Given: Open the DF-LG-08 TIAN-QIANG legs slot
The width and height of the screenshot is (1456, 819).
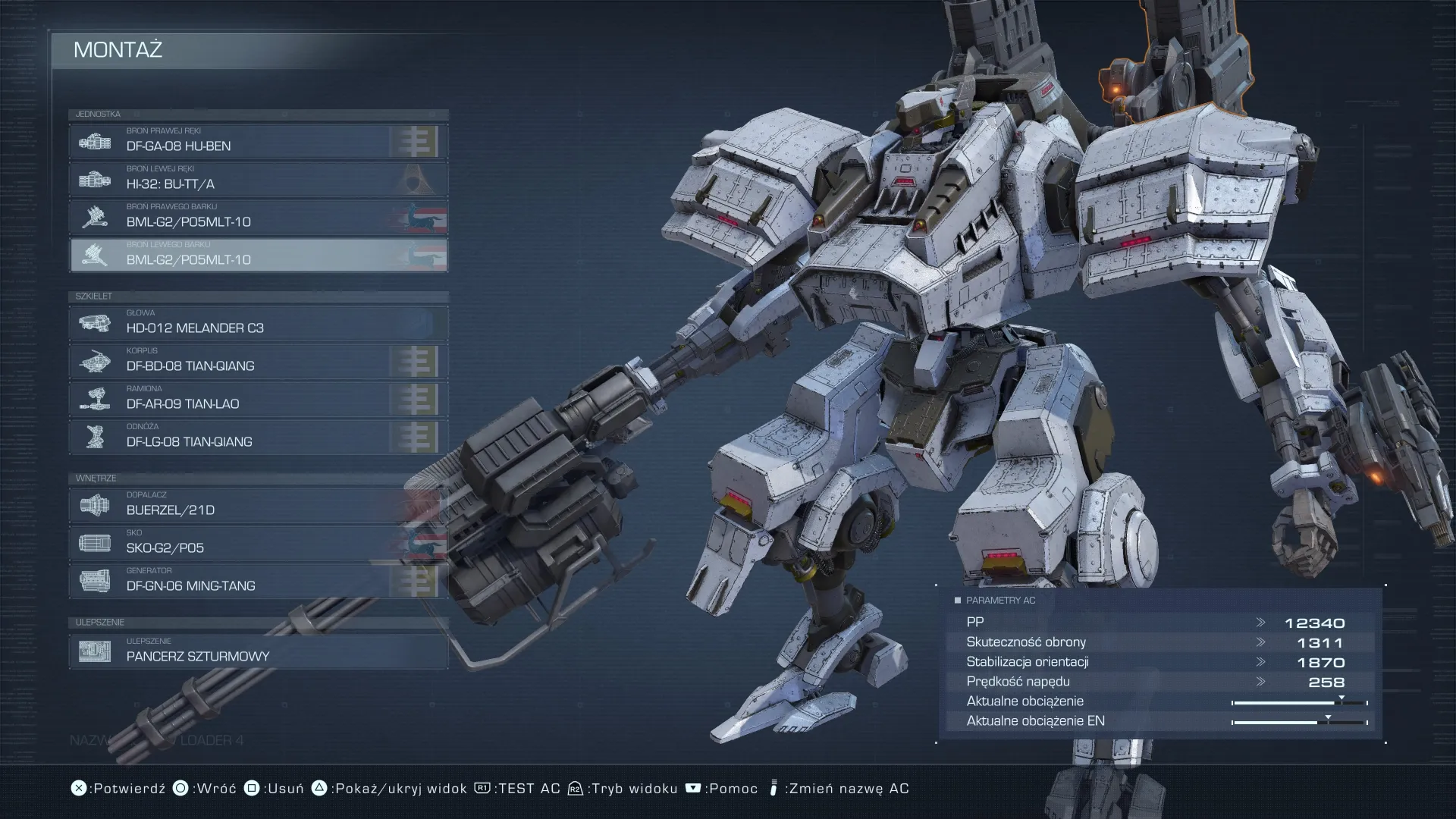Looking at the screenshot, I should pos(258,438).
